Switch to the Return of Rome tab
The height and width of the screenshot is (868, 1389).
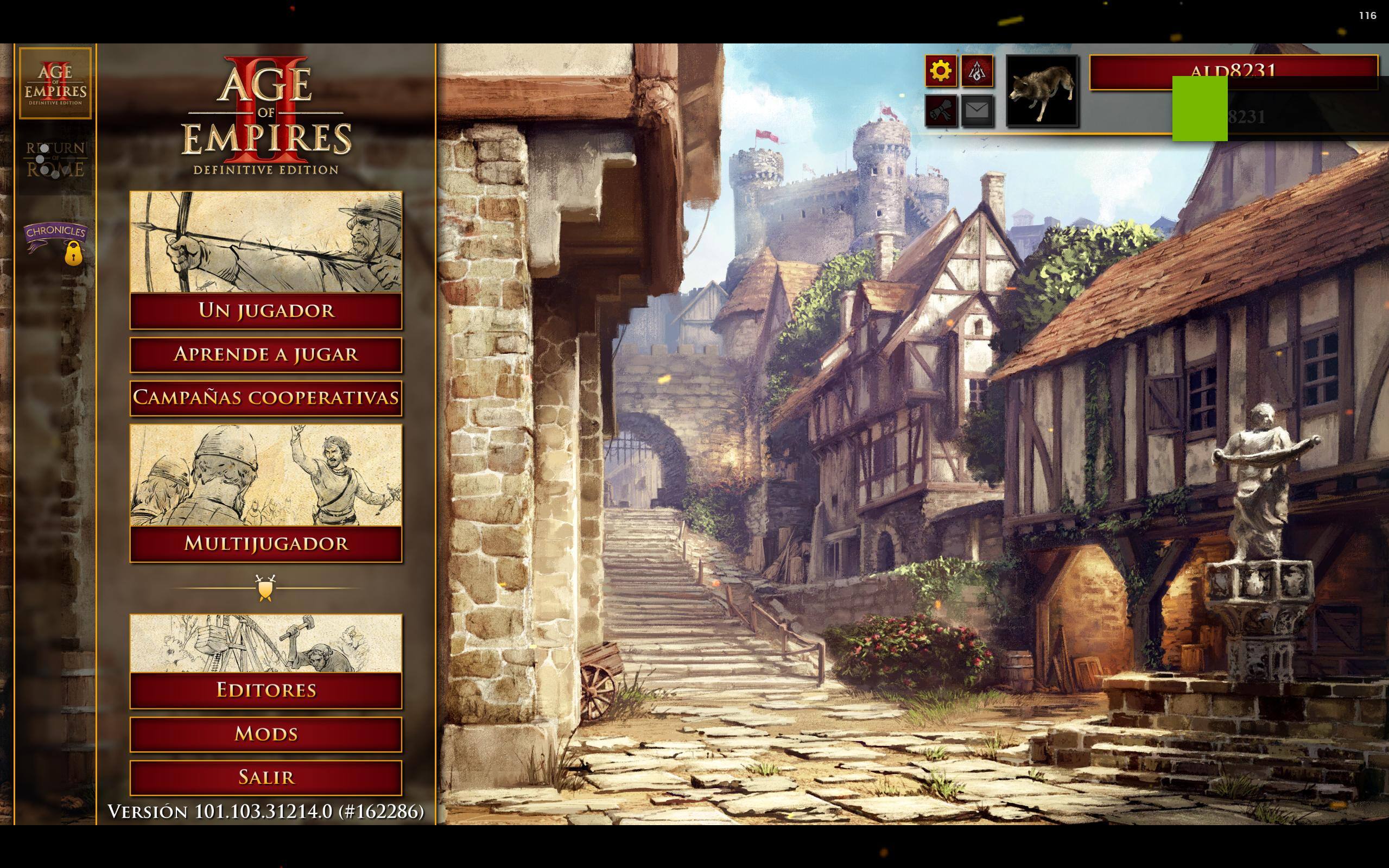tap(55, 159)
